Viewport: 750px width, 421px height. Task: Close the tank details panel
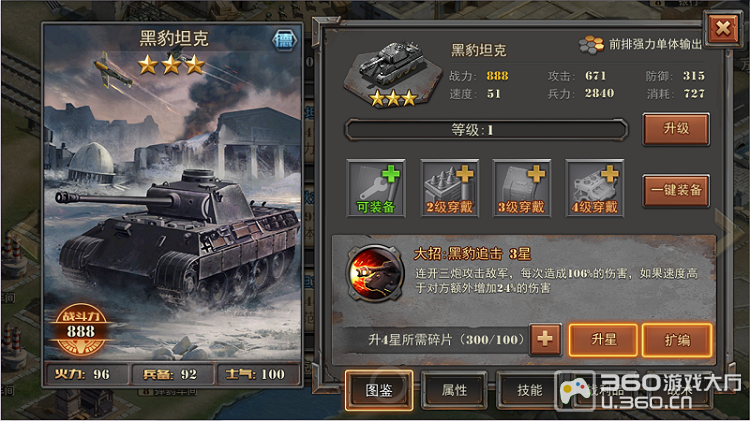(720, 29)
